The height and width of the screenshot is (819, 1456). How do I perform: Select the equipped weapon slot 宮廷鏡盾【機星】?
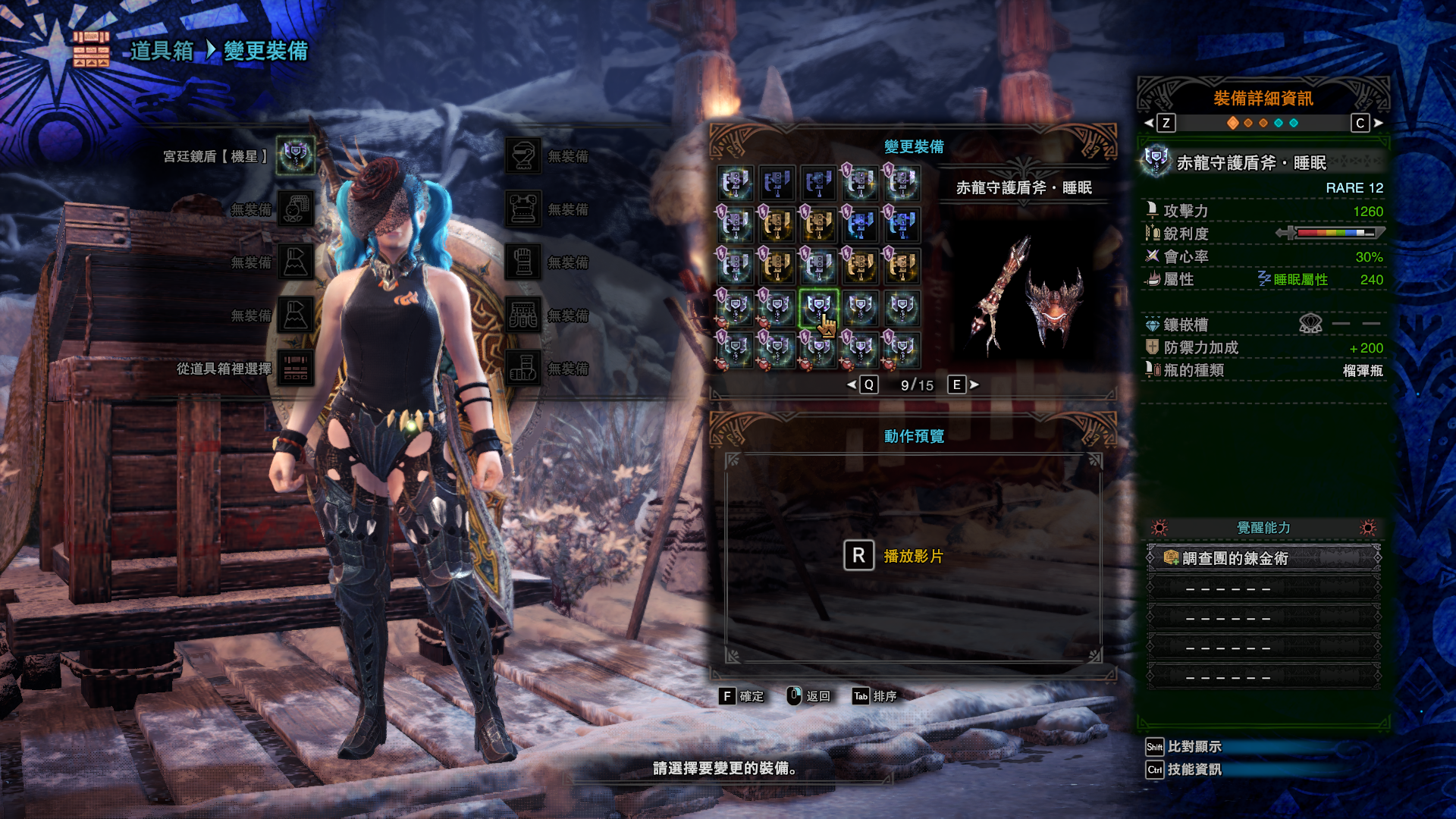pyautogui.click(x=295, y=155)
